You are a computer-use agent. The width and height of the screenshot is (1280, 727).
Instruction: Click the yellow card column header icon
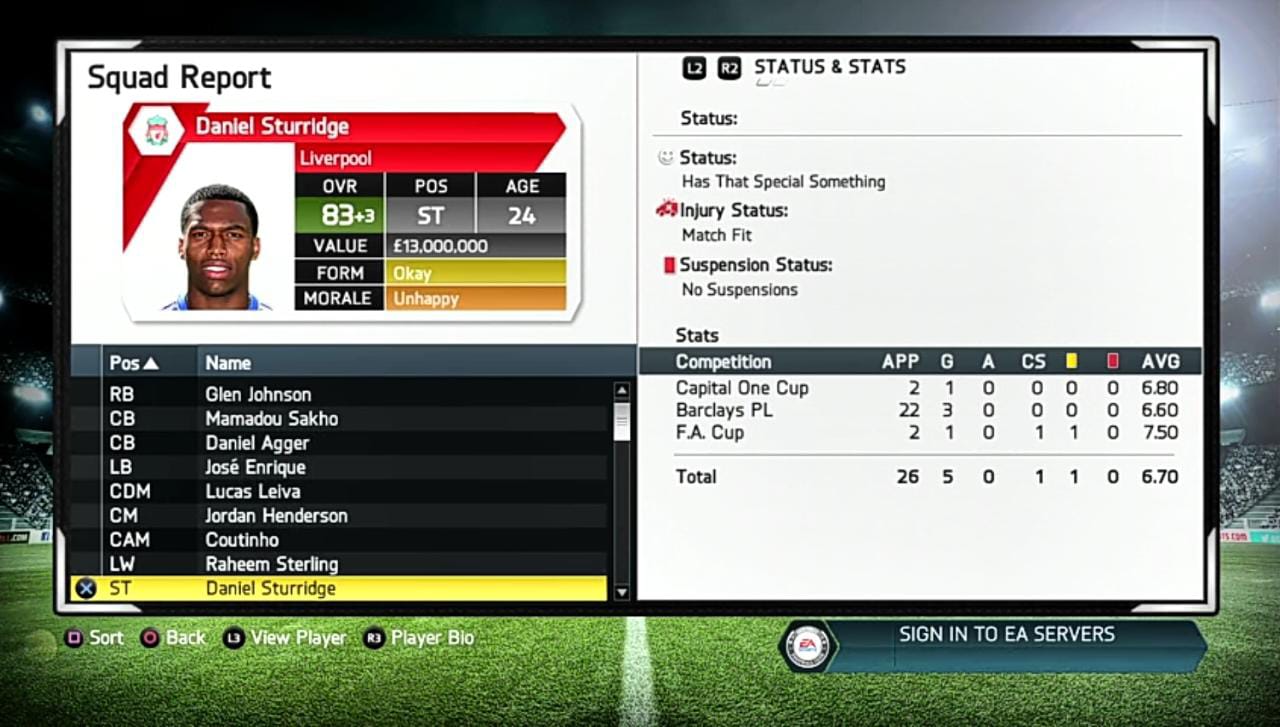pos(1073,362)
